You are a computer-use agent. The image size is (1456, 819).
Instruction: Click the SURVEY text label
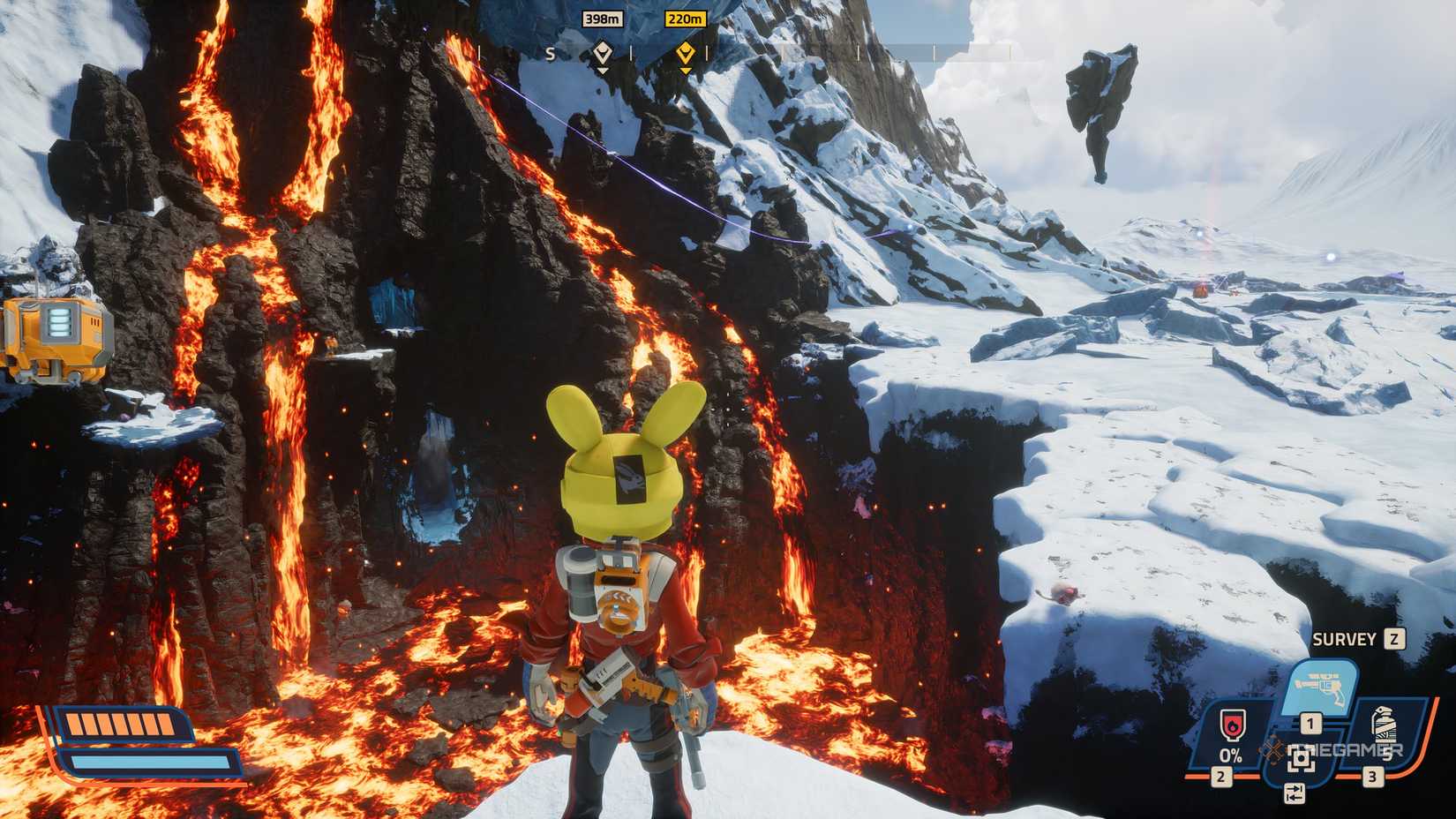(x=1345, y=638)
